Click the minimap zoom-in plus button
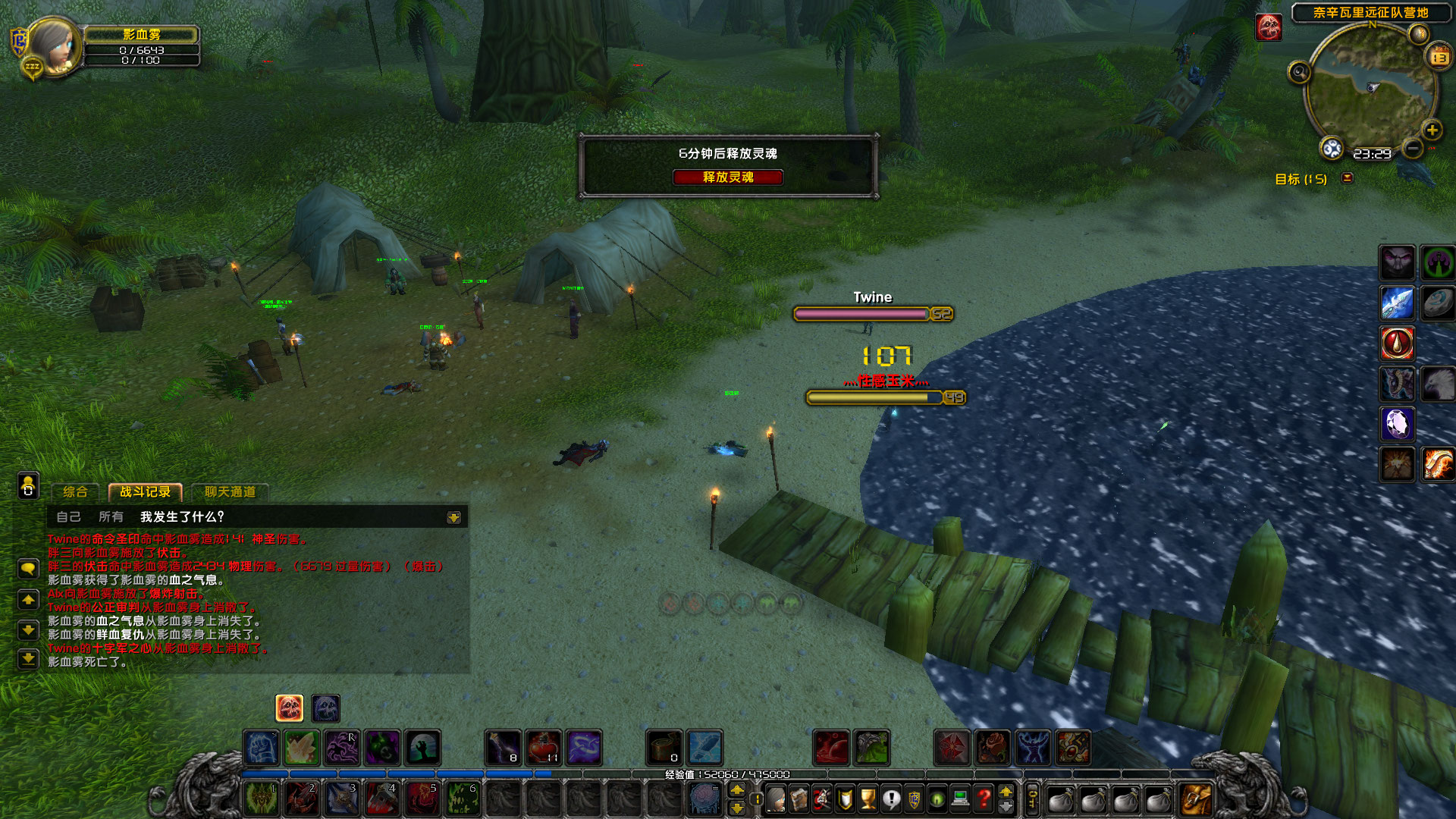The image size is (1456, 819). click(x=1432, y=130)
